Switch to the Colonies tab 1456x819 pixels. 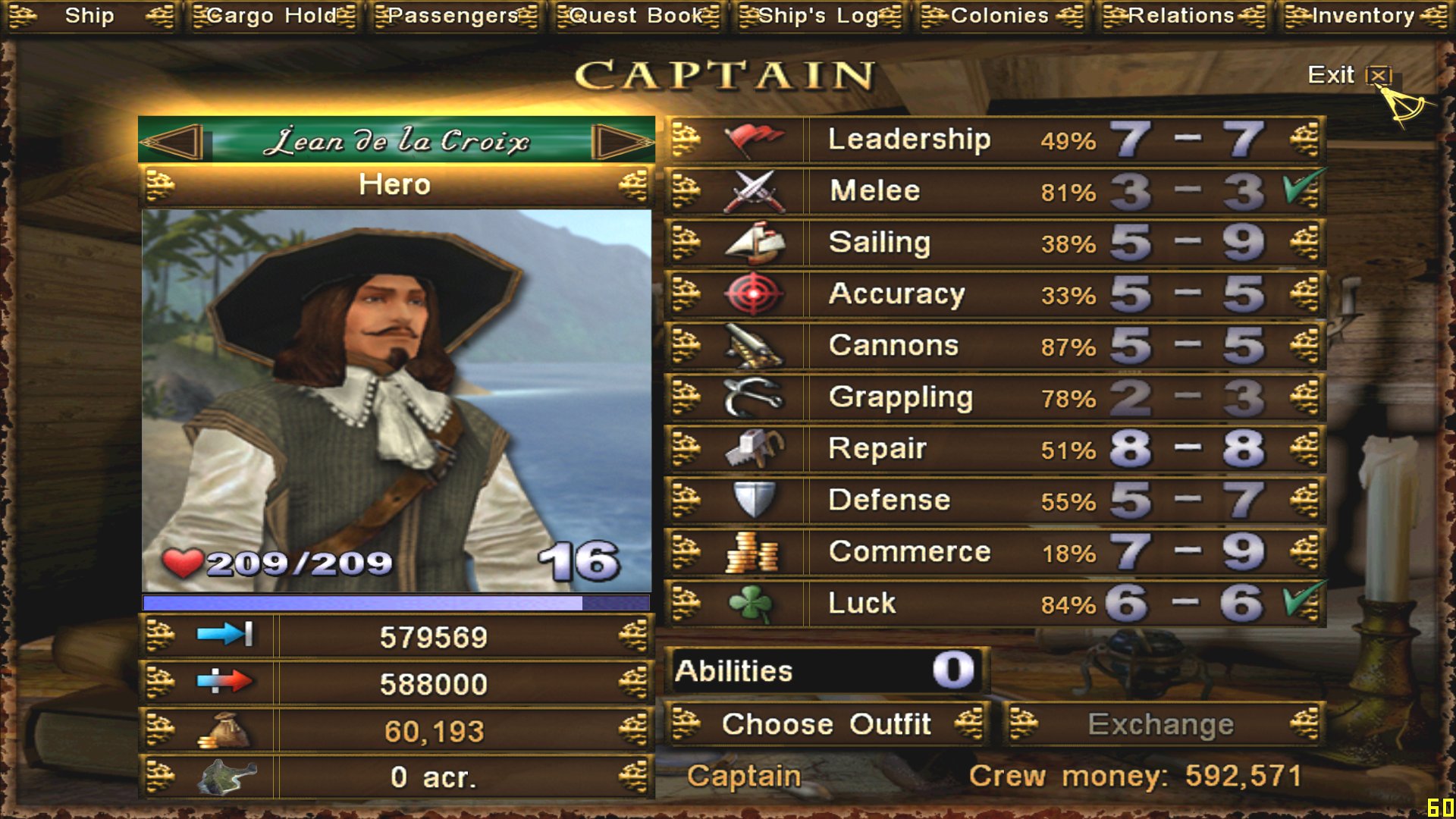click(1000, 16)
